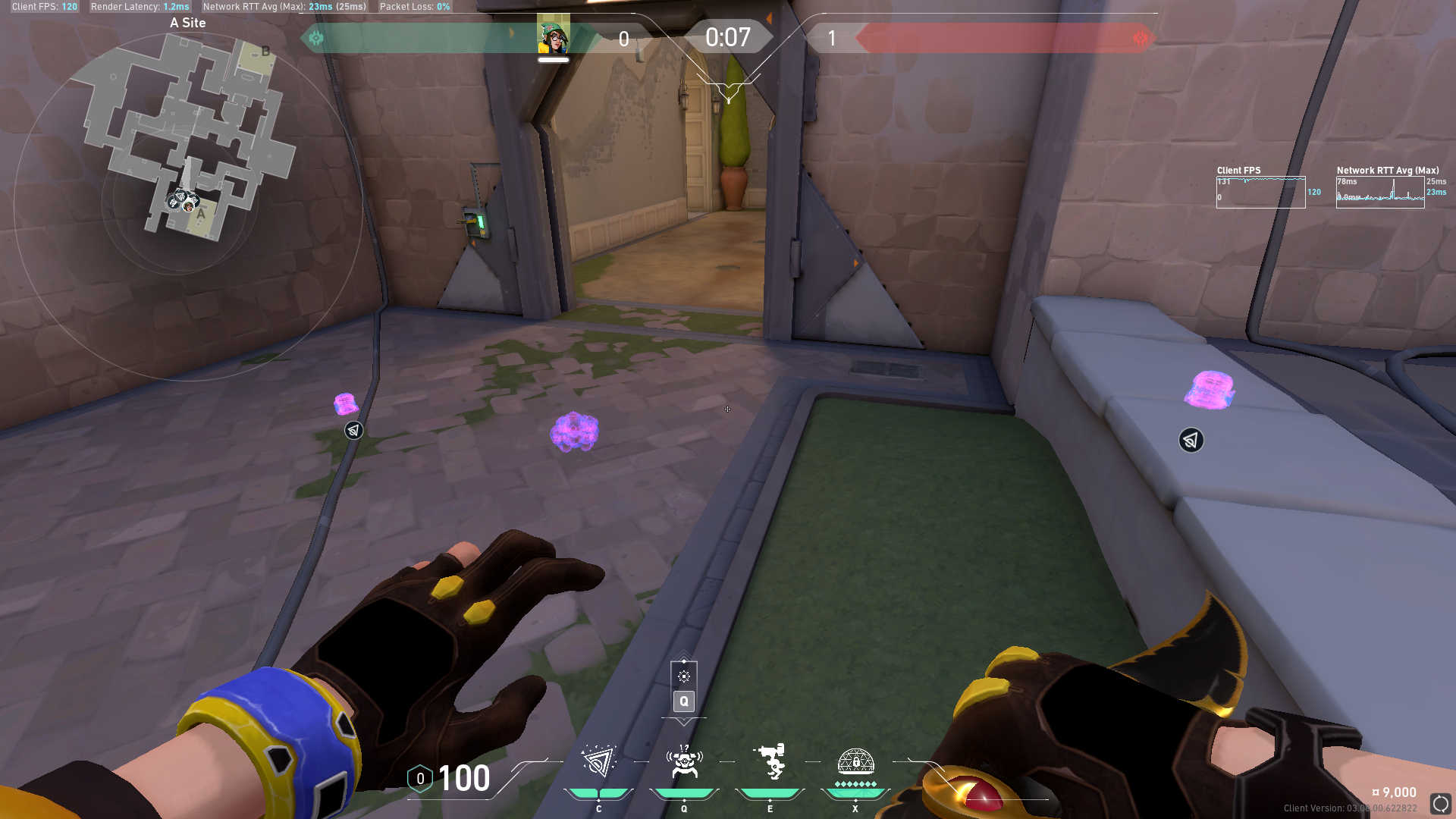
Task: Activate the Alarmbot ability icon
Action: [x=684, y=761]
